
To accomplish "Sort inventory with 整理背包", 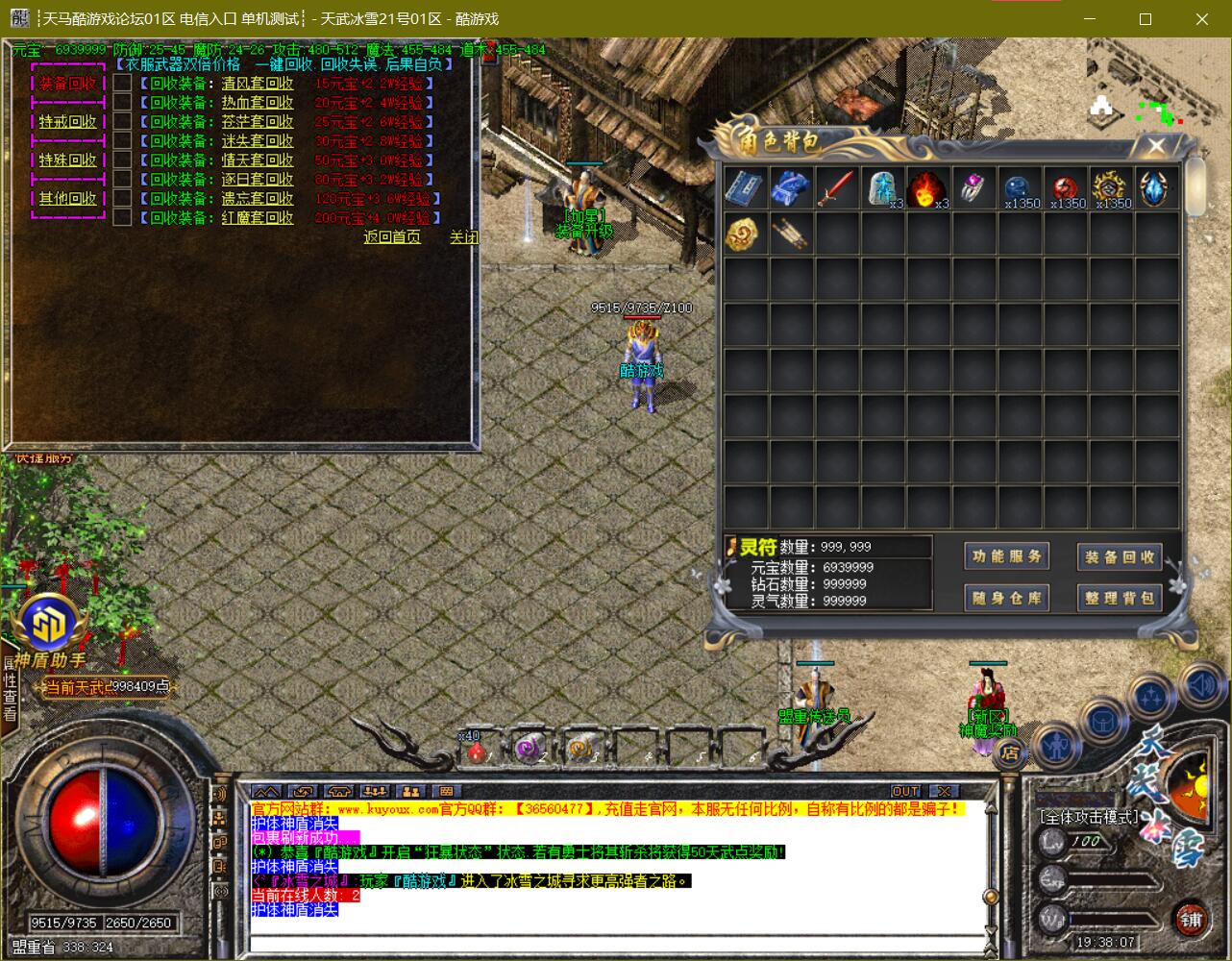I will click(1120, 598).
